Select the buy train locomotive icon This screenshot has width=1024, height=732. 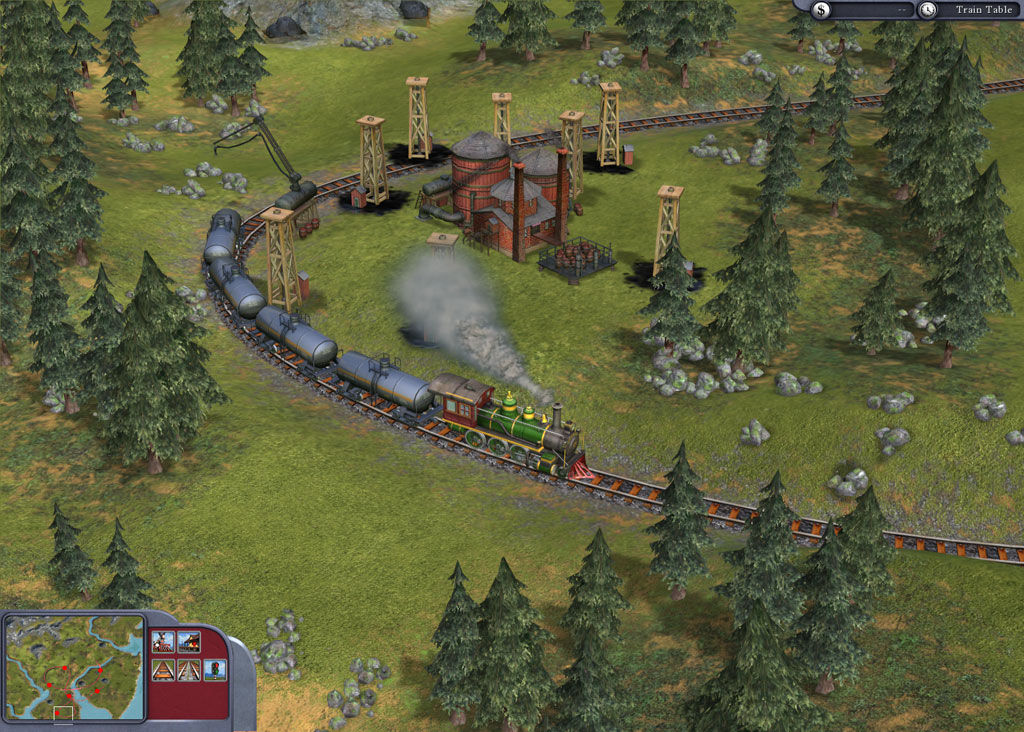click(x=163, y=642)
